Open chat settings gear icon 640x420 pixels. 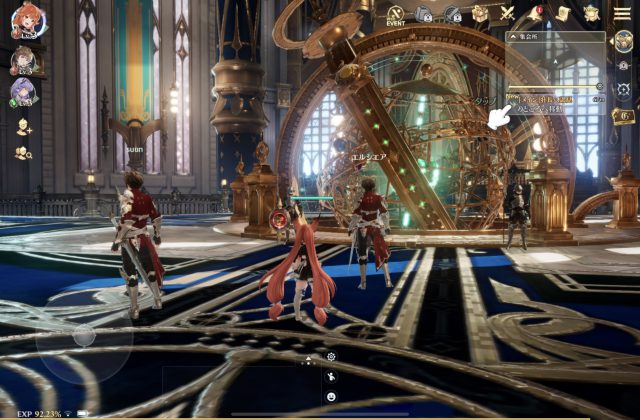331,357
